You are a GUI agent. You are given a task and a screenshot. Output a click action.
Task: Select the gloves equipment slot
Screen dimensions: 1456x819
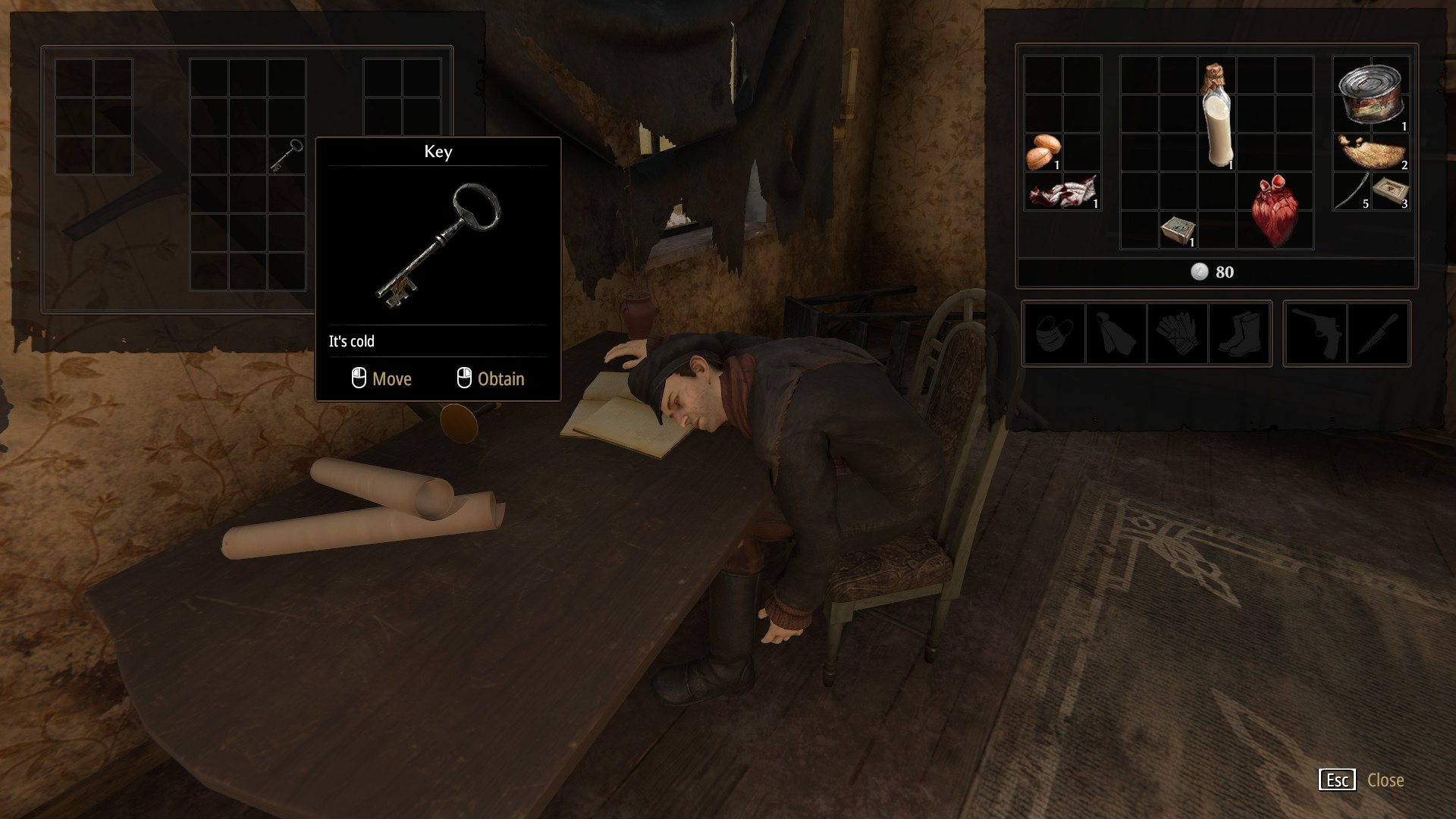pyautogui.click(x=1177, y=334)
